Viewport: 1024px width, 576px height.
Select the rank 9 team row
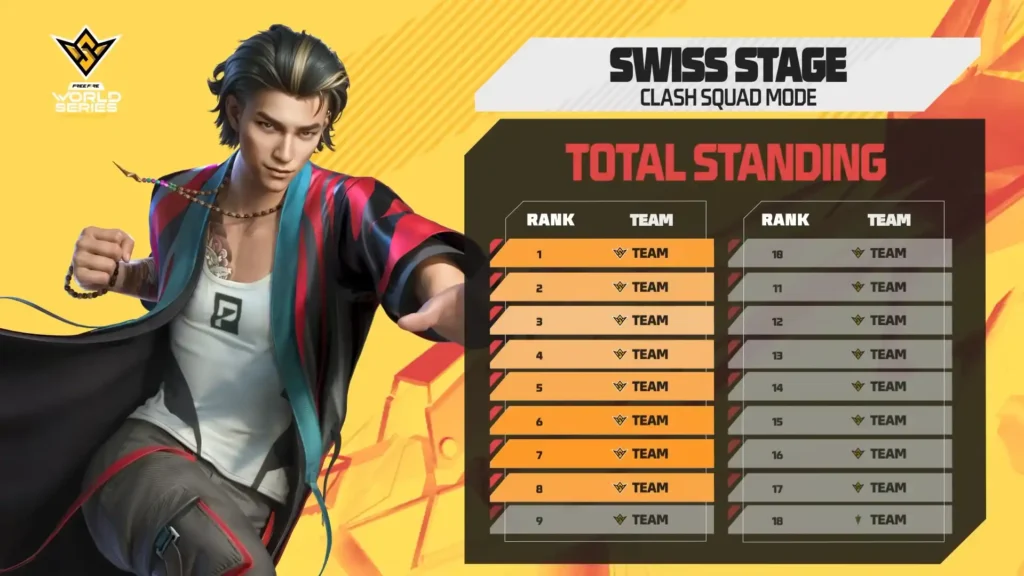tap(603, 519)
